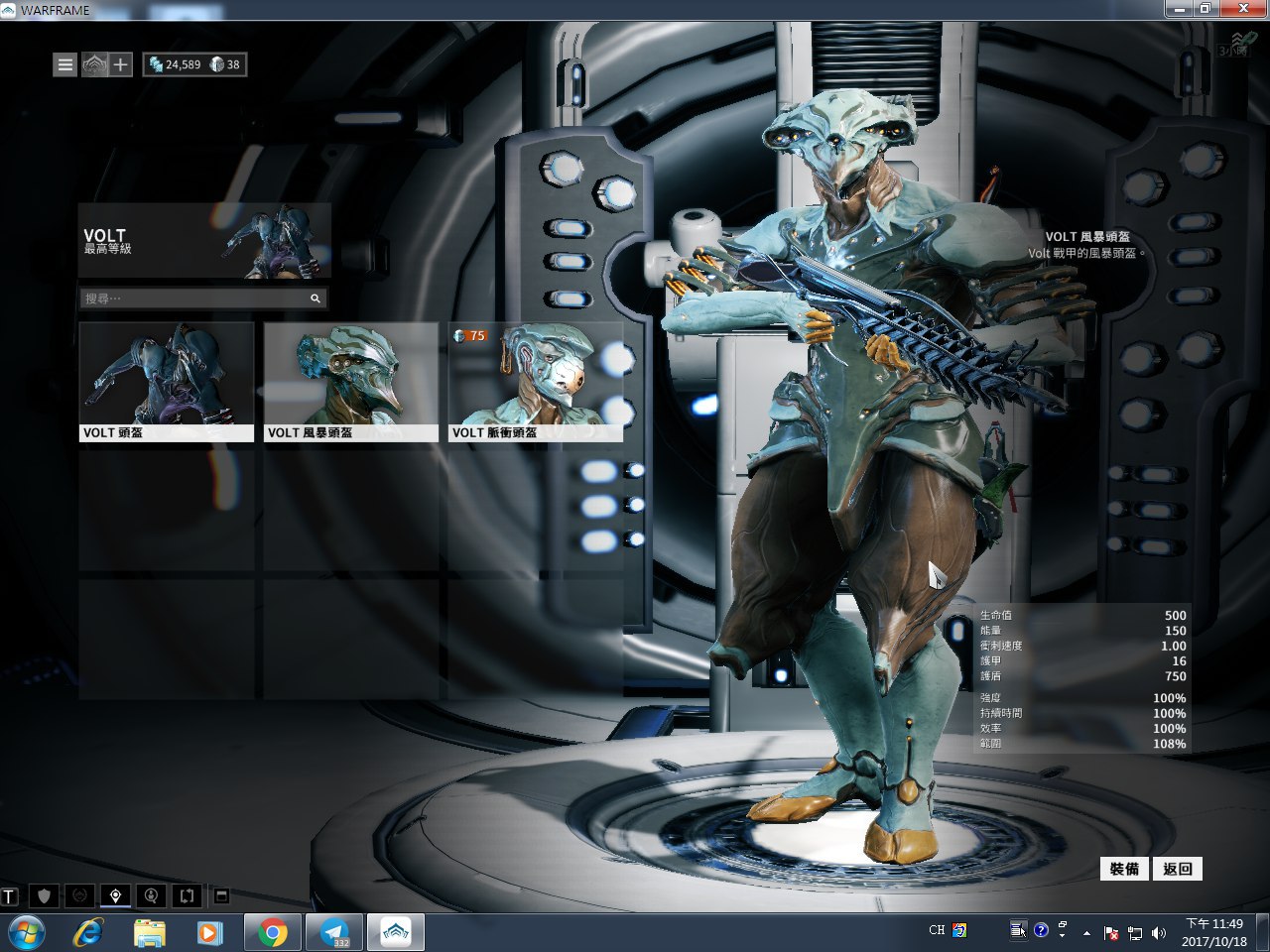1270x952 pixels.
Task: Switch to the shield chat tab
Action: (44, 896)
